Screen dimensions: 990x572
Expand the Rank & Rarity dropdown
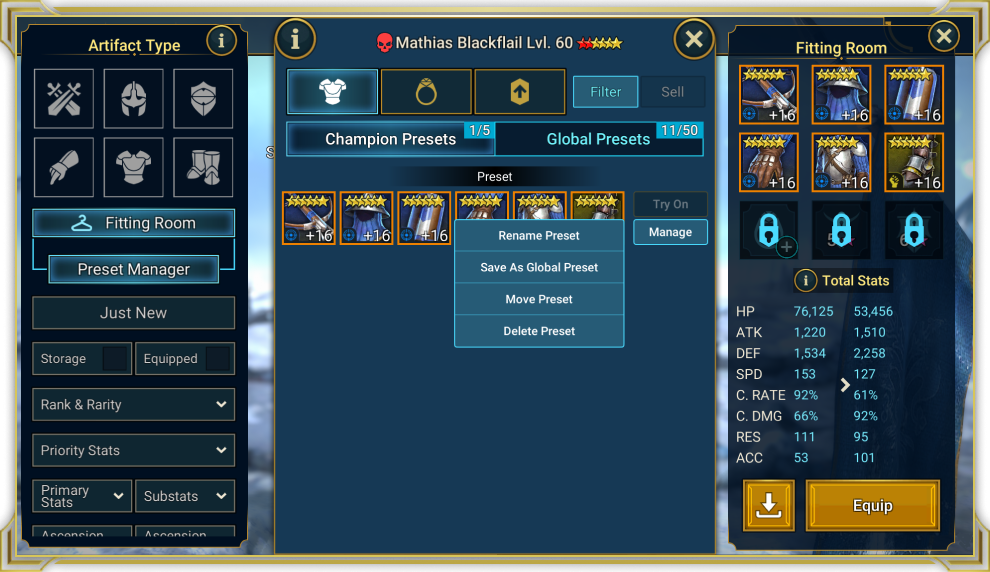click(134, 404)
